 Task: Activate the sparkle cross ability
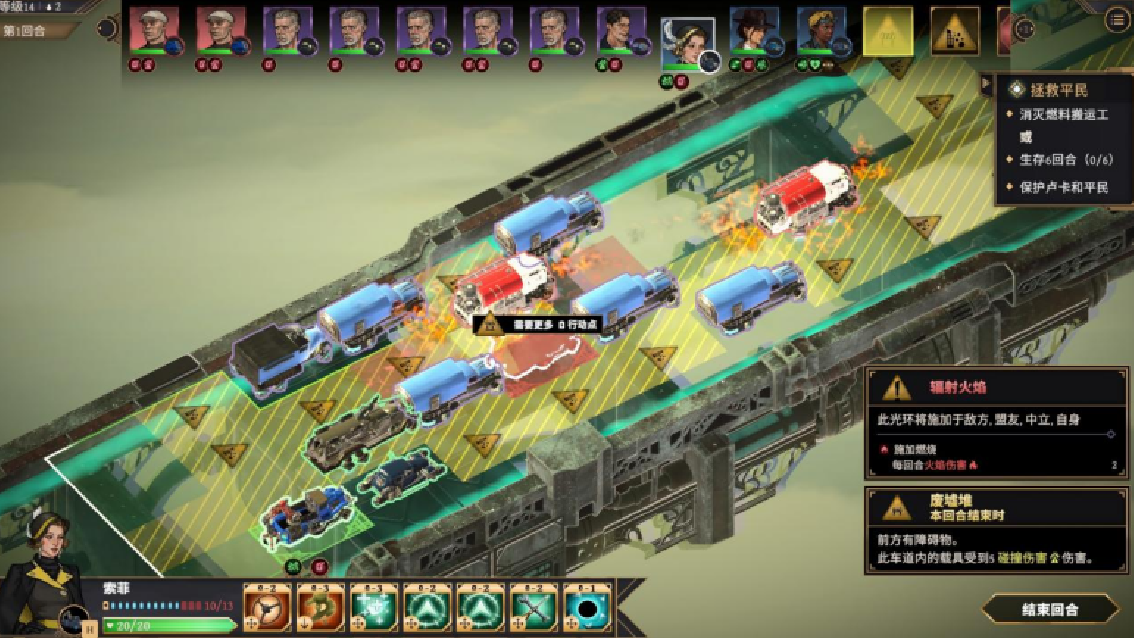[x=375, y=607]
